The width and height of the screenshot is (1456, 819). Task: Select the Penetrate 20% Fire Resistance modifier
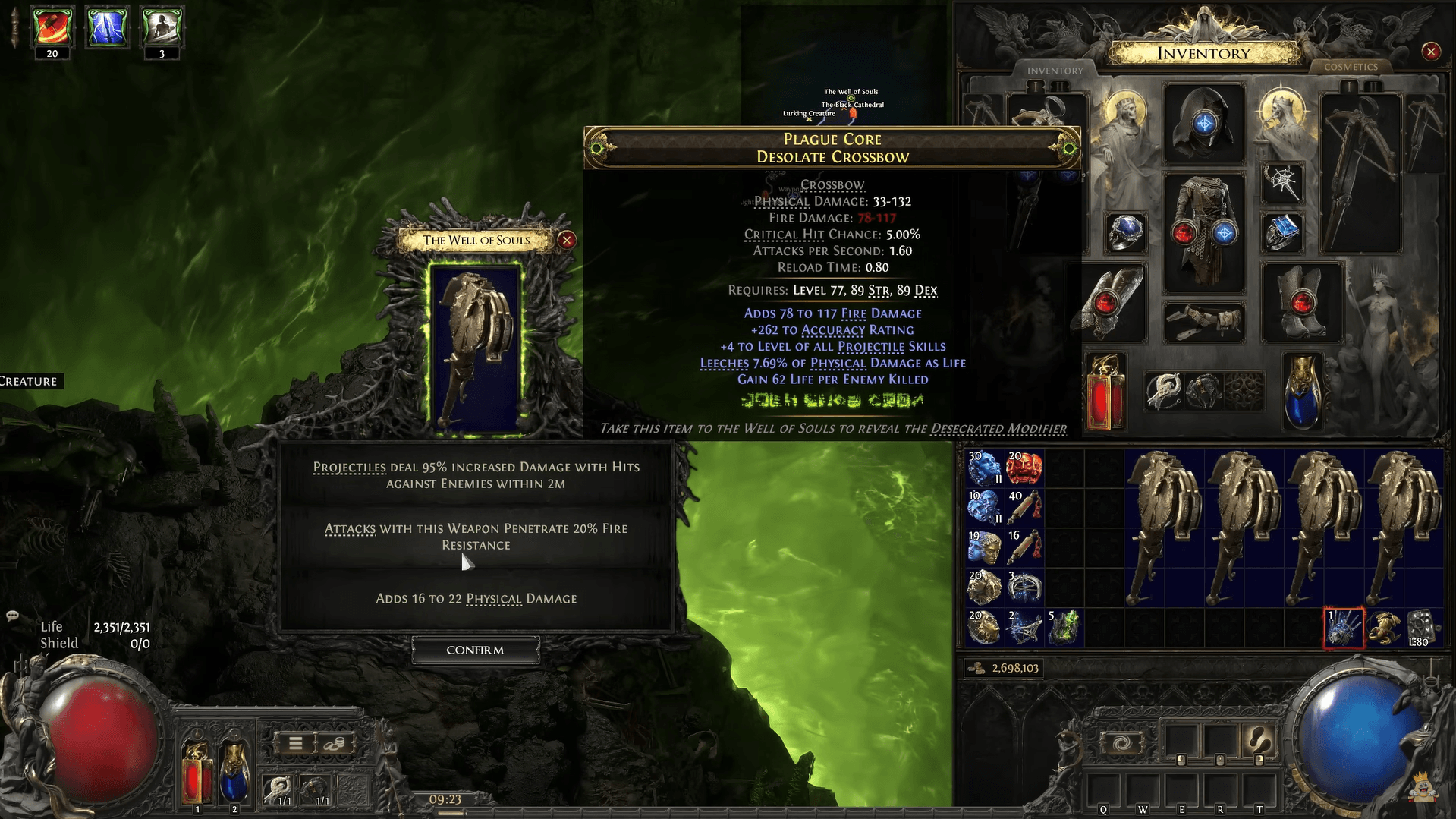tap(476, 537)
